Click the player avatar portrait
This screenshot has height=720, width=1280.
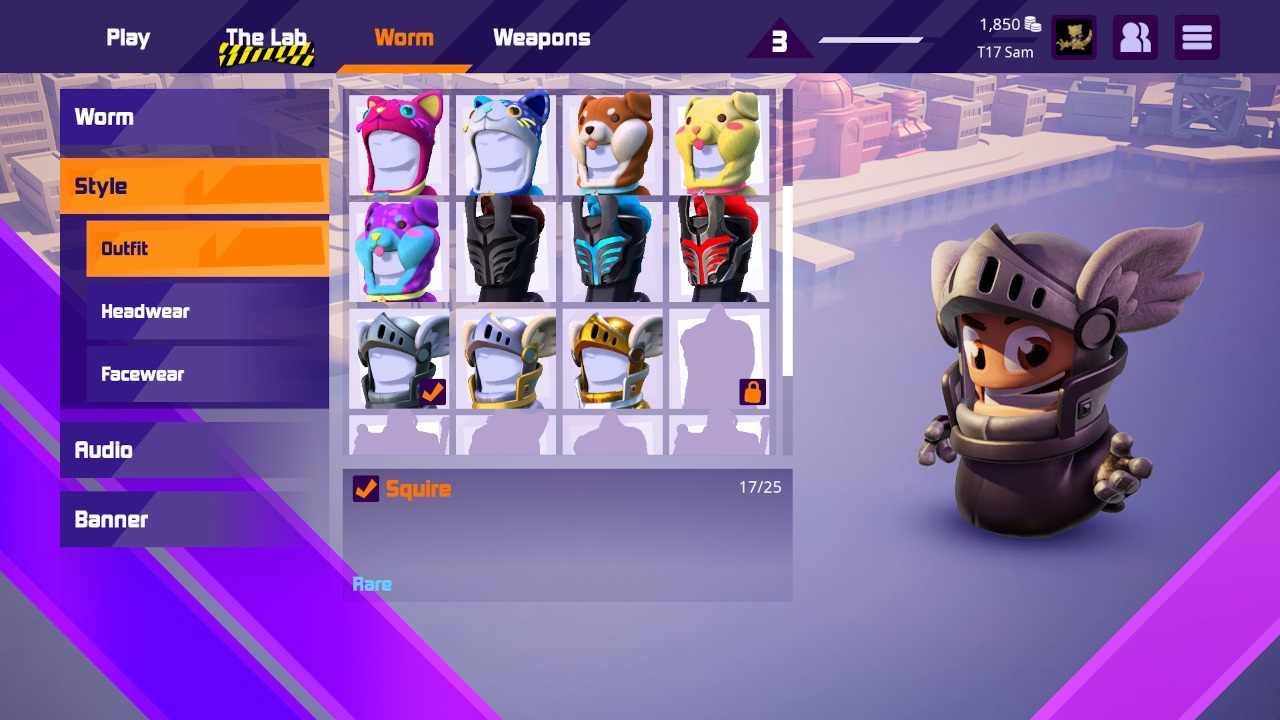(1074, 37)
